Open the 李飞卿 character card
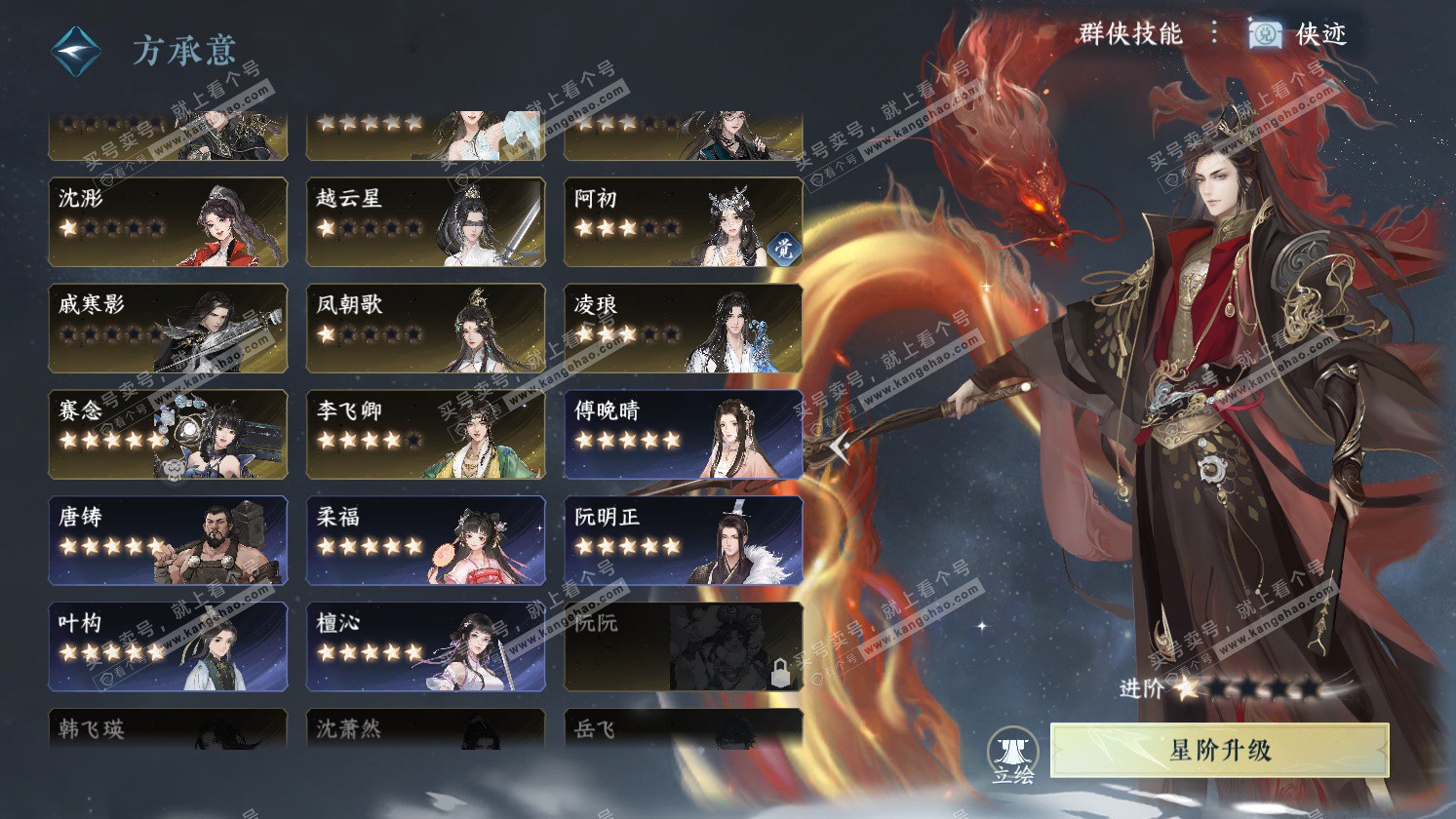 click(425, 434)
